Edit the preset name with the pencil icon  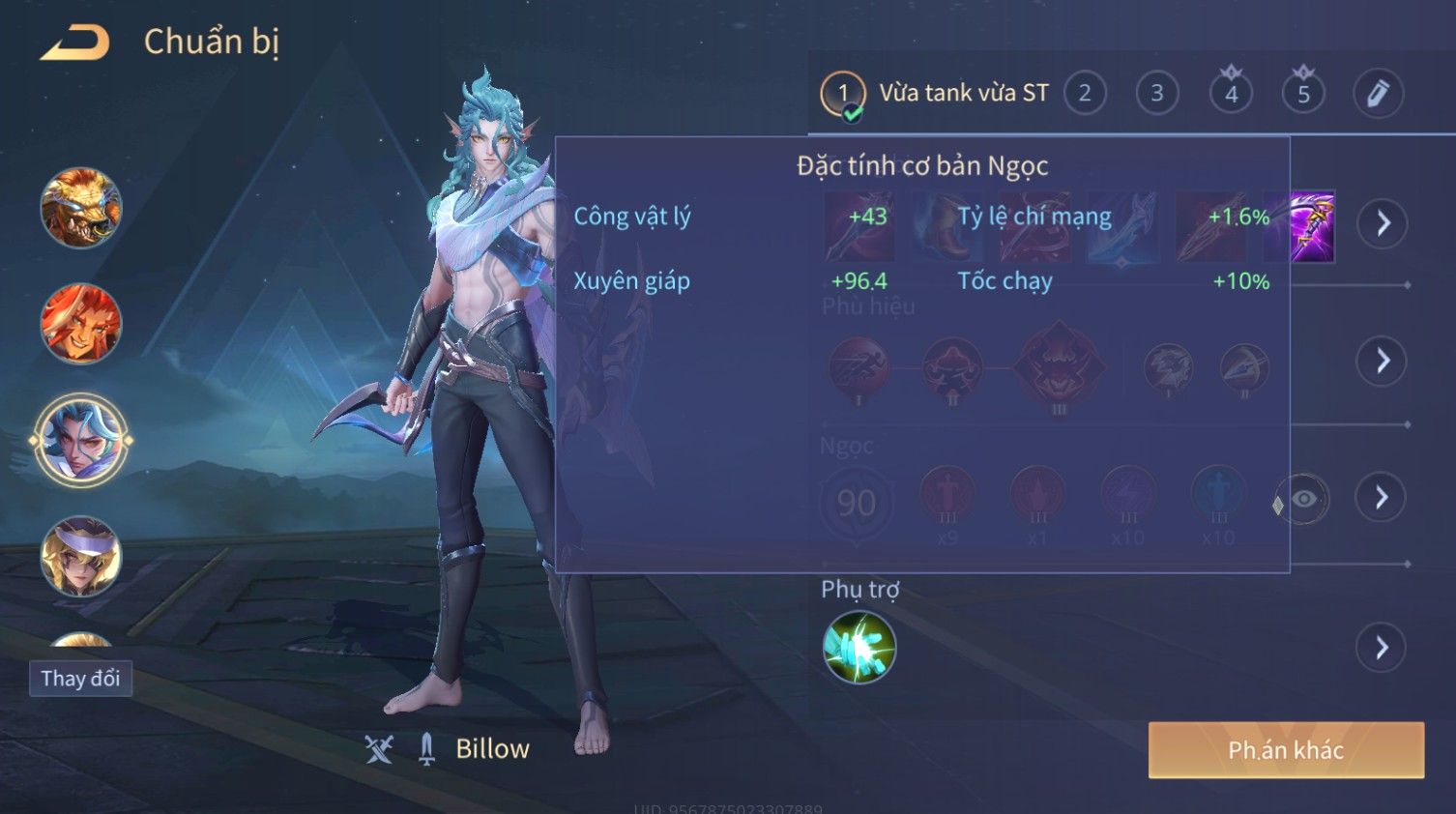coord(1378,94)
